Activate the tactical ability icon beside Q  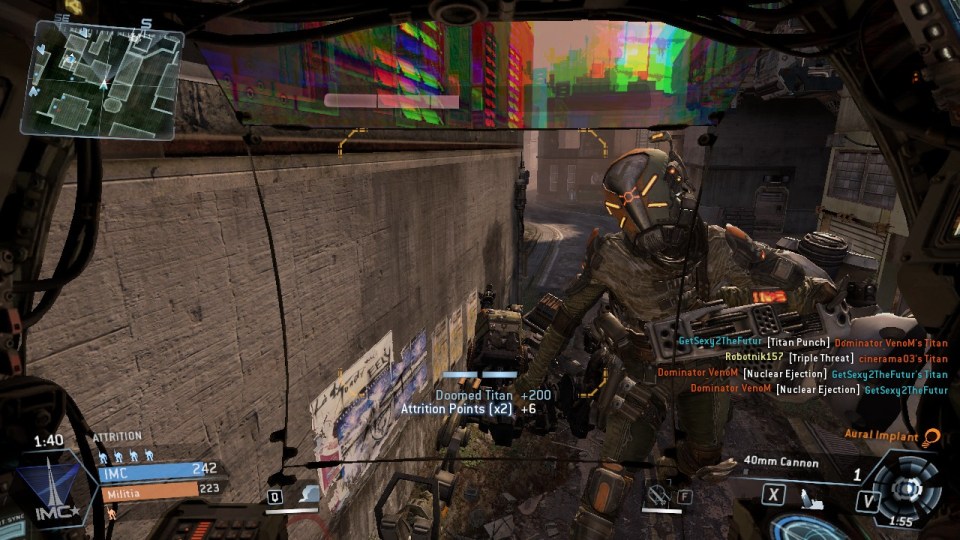310,494
